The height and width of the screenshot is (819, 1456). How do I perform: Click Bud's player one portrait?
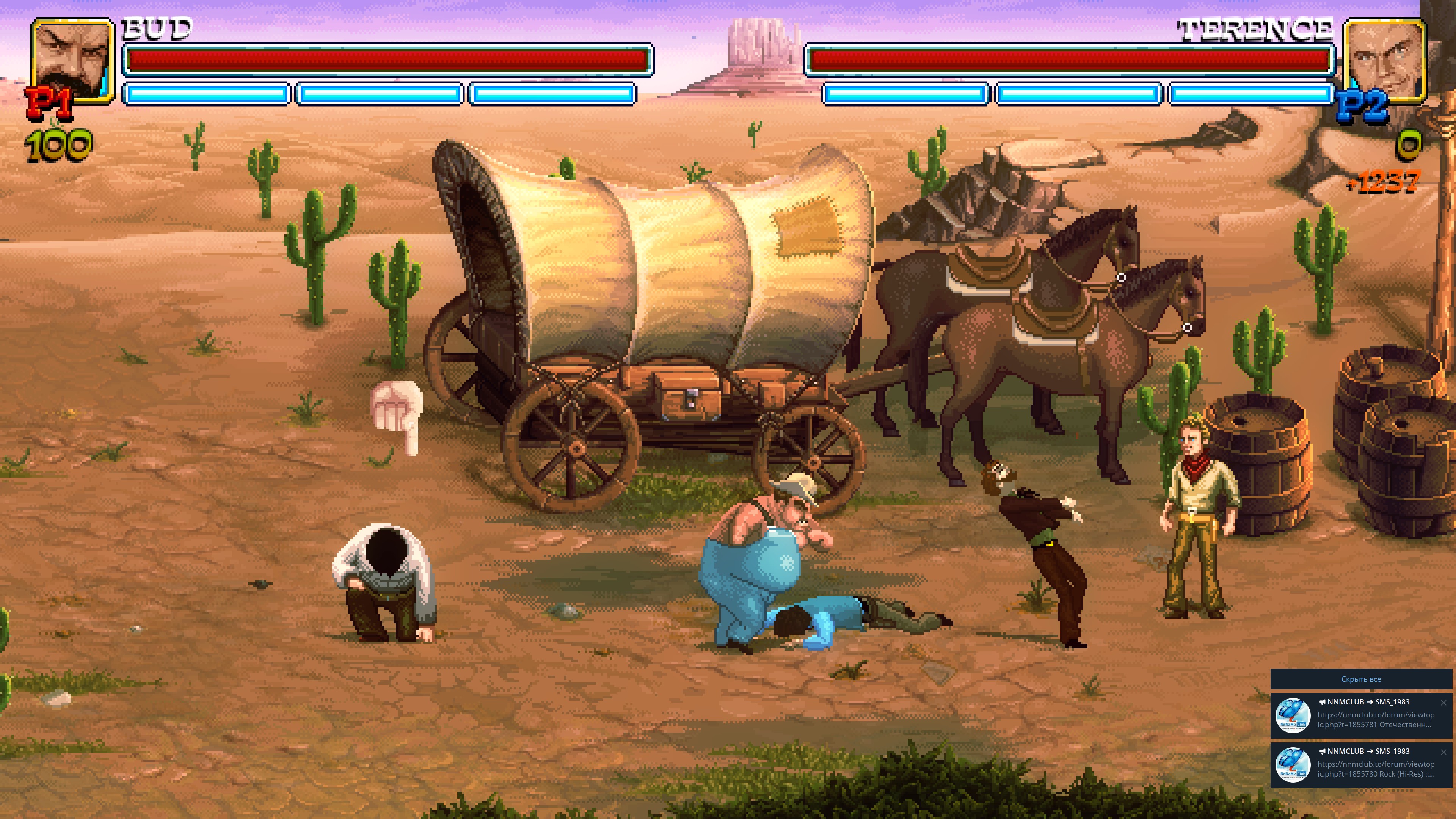click(72, 61)
